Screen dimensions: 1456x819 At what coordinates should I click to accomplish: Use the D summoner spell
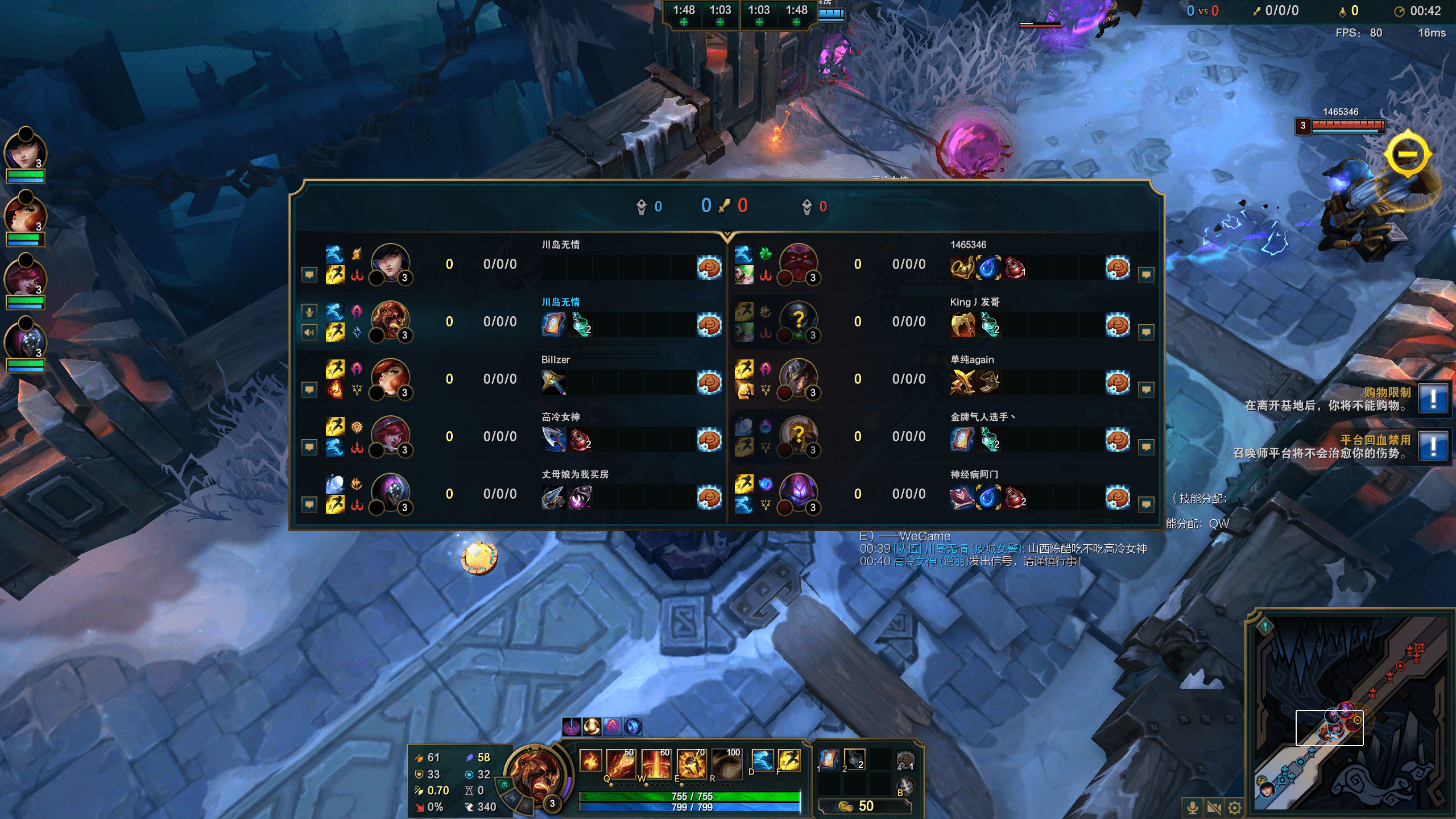pos(762,760)
